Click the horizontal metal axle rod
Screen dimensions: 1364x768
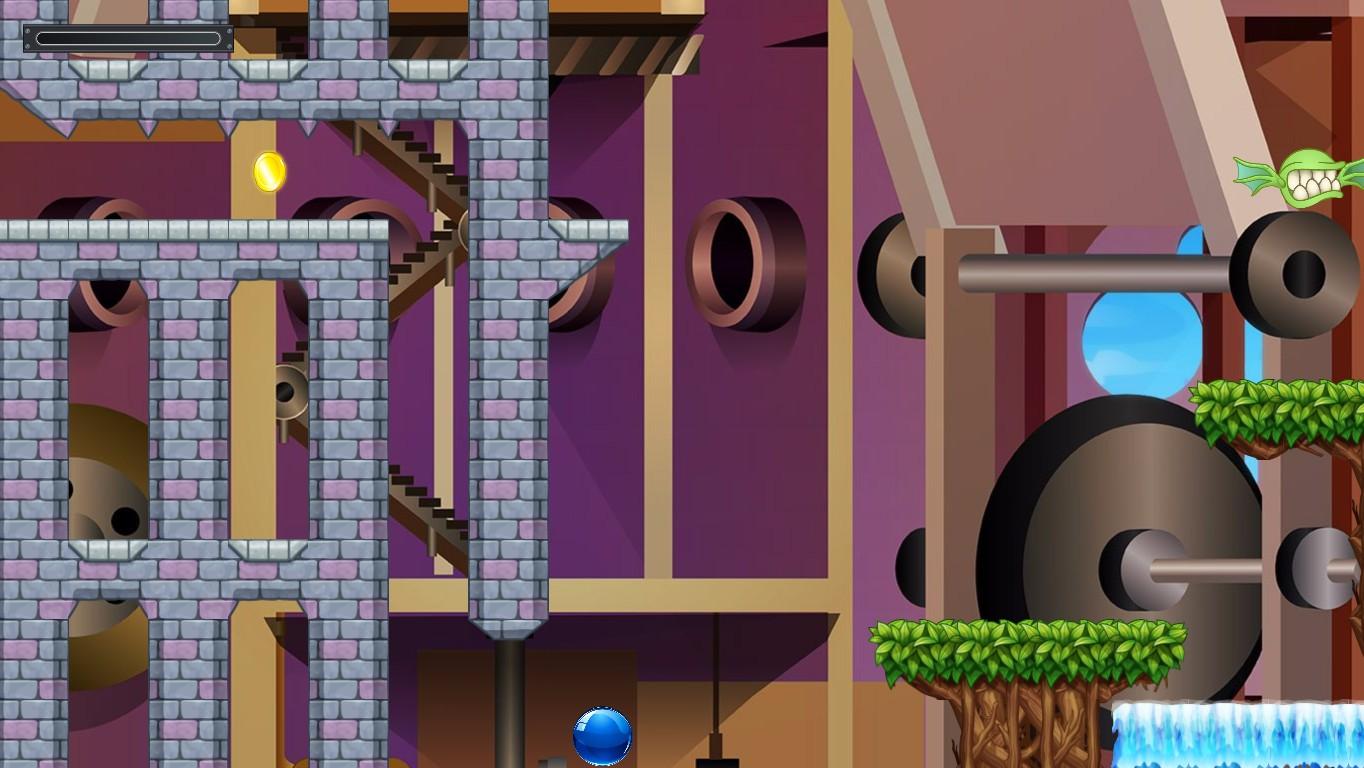tap(1100, 265)
